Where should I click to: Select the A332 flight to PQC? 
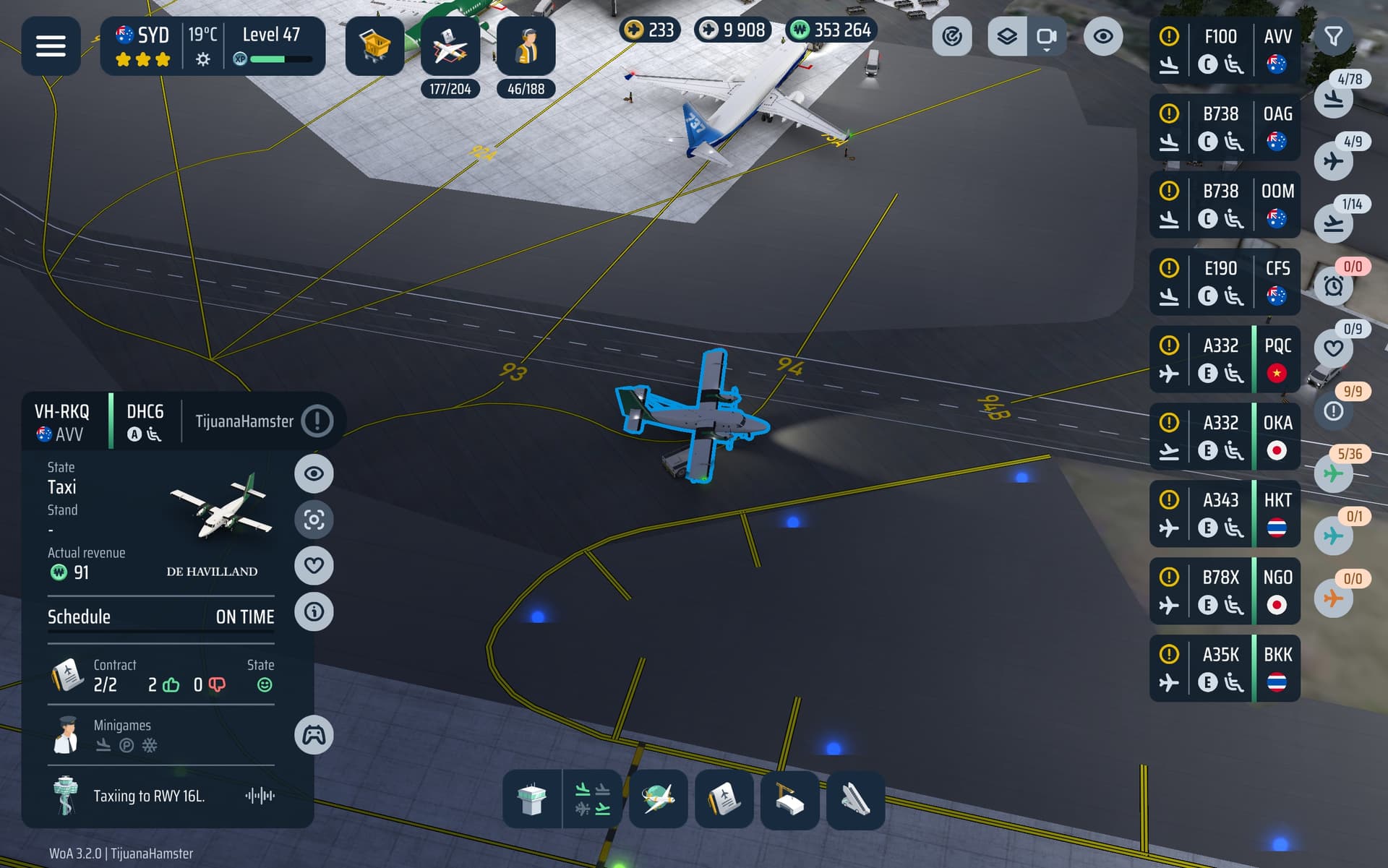tap(1224, 359)
